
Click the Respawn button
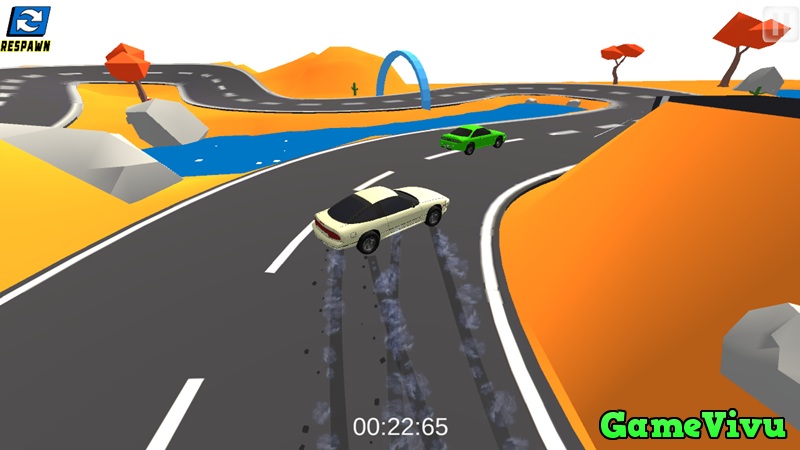click(27, 26)
